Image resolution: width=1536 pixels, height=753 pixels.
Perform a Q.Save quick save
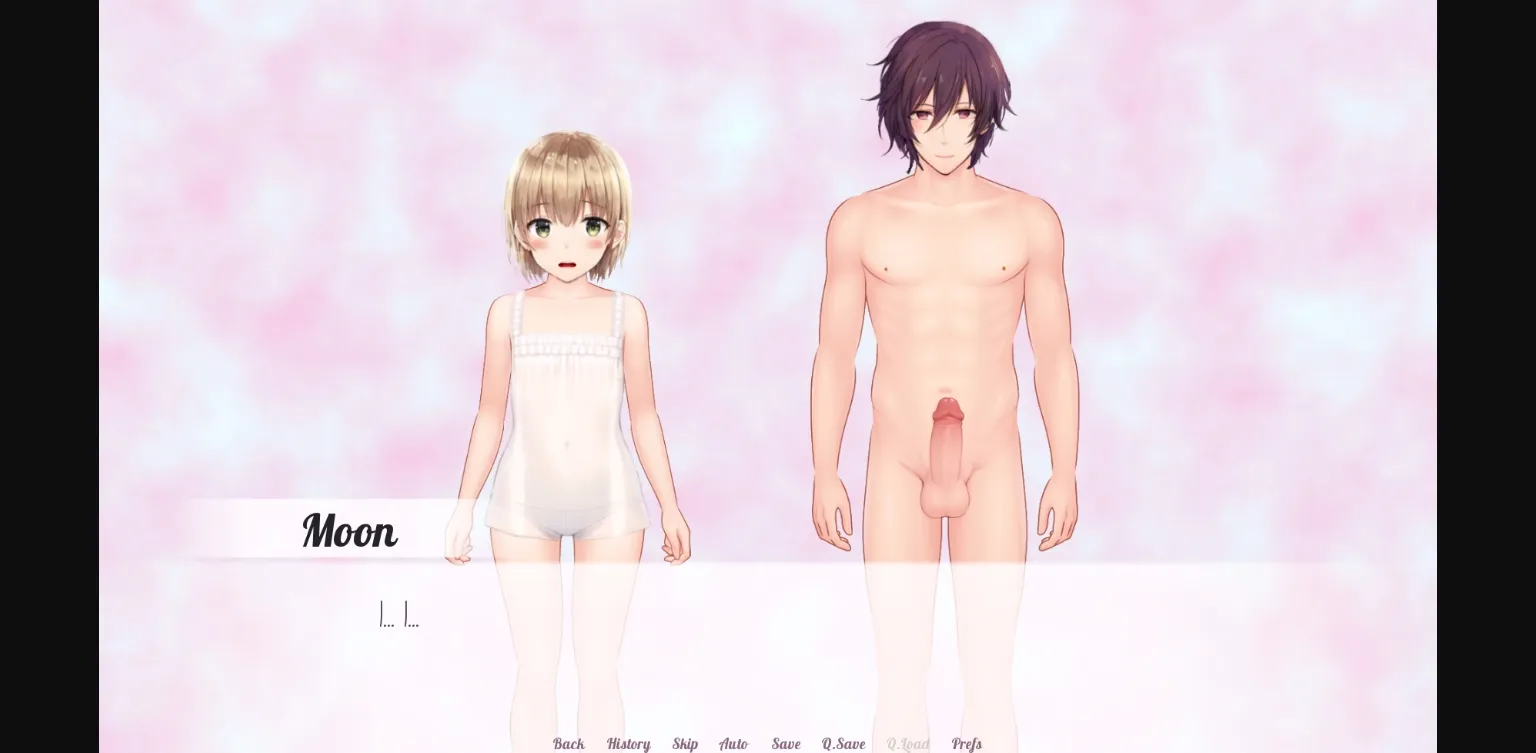(x=843, y=744)
